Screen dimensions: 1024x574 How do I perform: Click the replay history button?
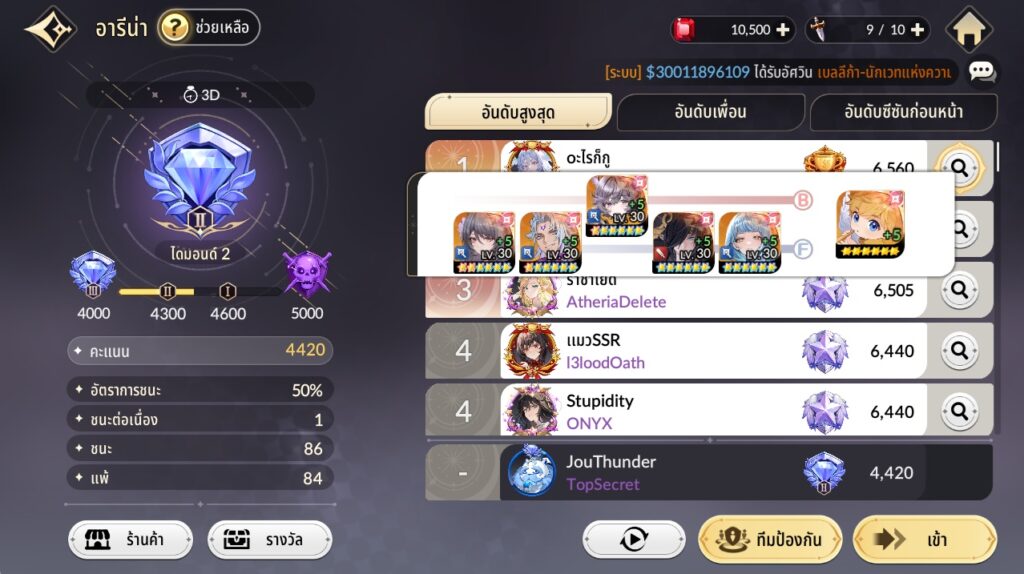tap(634, 540)
